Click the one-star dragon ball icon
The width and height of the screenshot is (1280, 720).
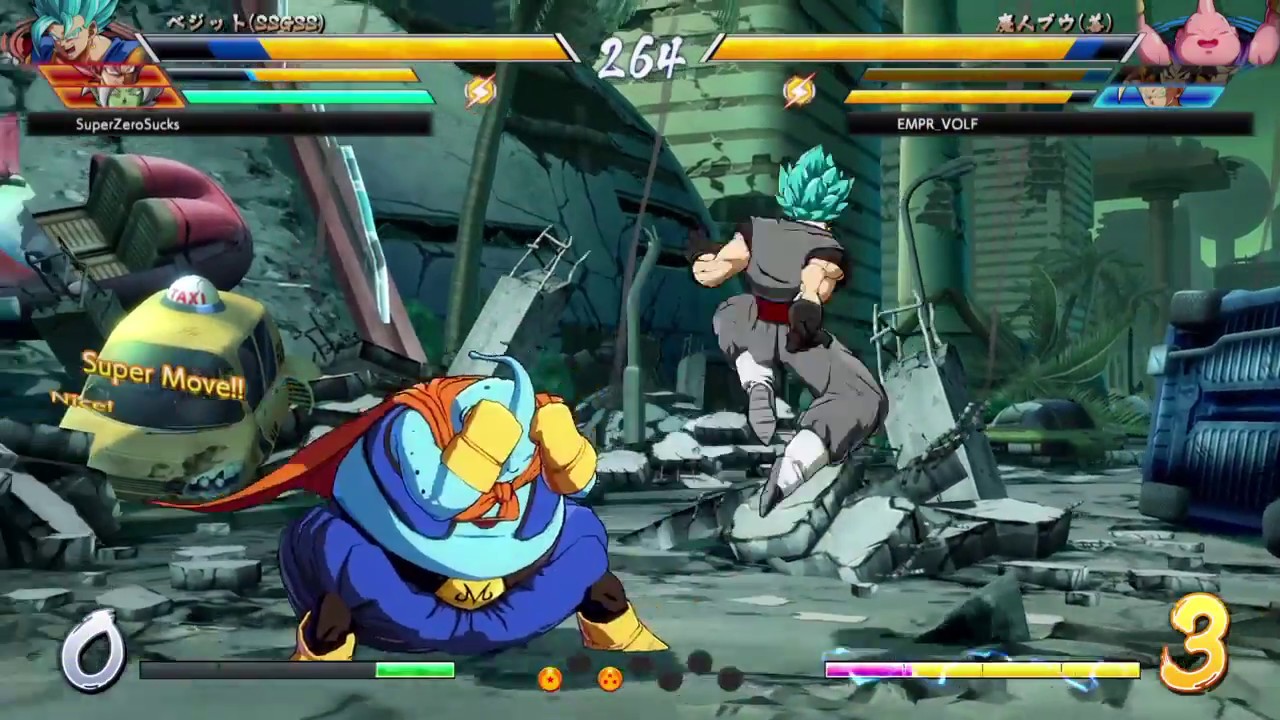[x=550, y=679]
